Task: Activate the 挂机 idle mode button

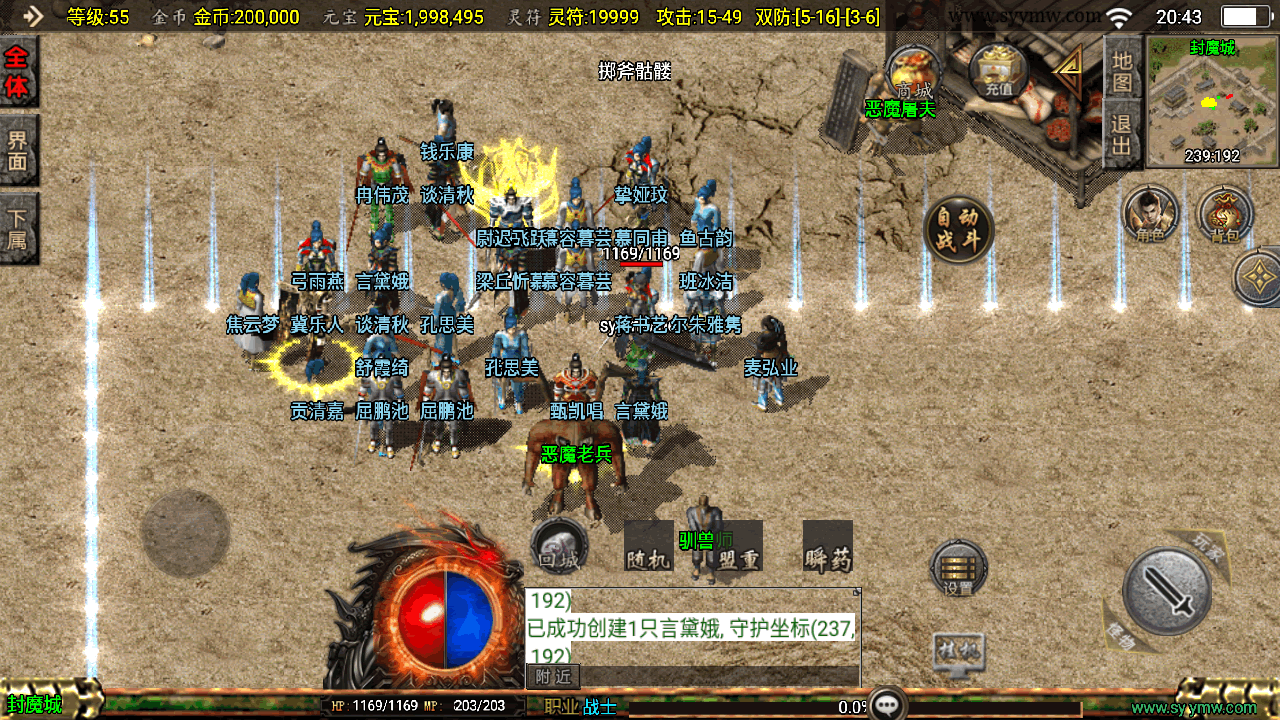Action: click(x=958, y=651)
